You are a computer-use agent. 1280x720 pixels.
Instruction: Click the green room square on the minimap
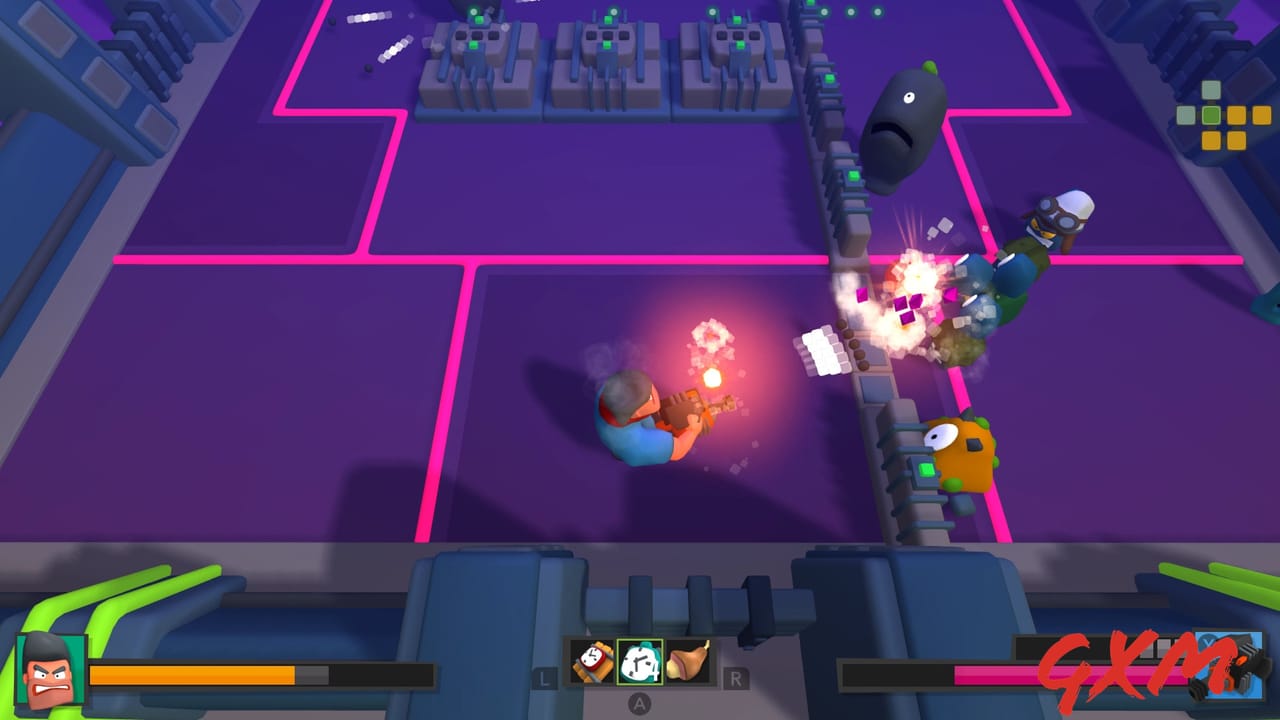(1211, 113)
